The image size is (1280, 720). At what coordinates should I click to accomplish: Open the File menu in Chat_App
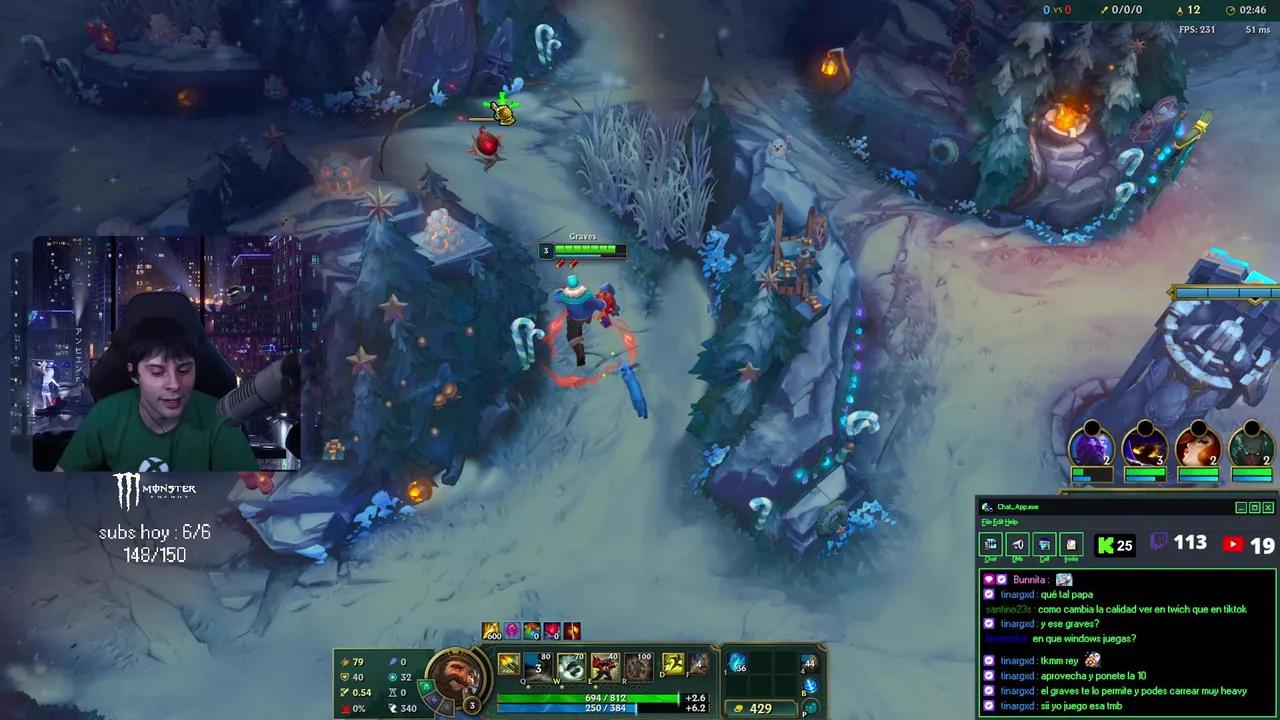(x=987, y=522)
